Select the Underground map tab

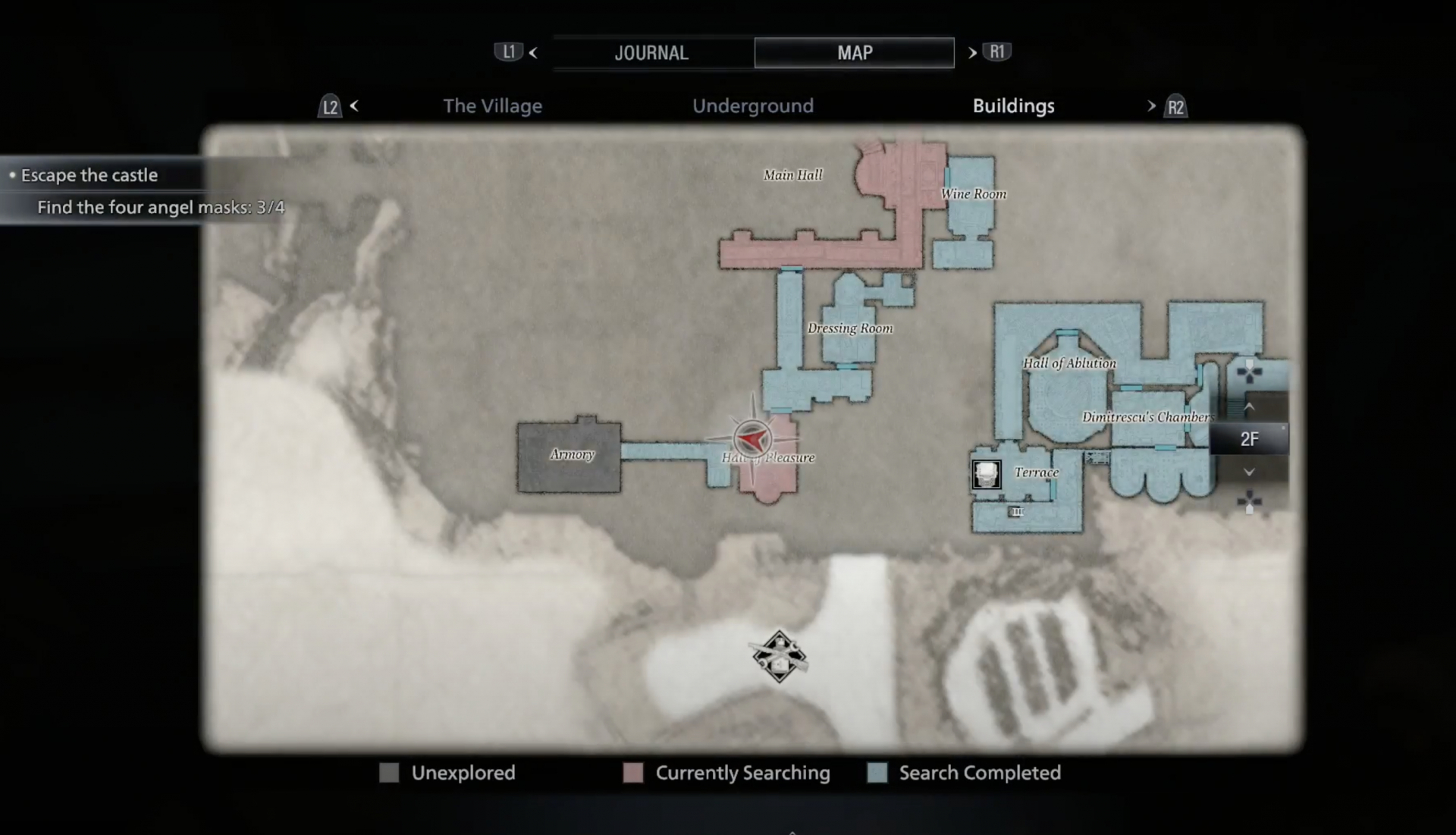pyautogui.click(x=753, y=106)
